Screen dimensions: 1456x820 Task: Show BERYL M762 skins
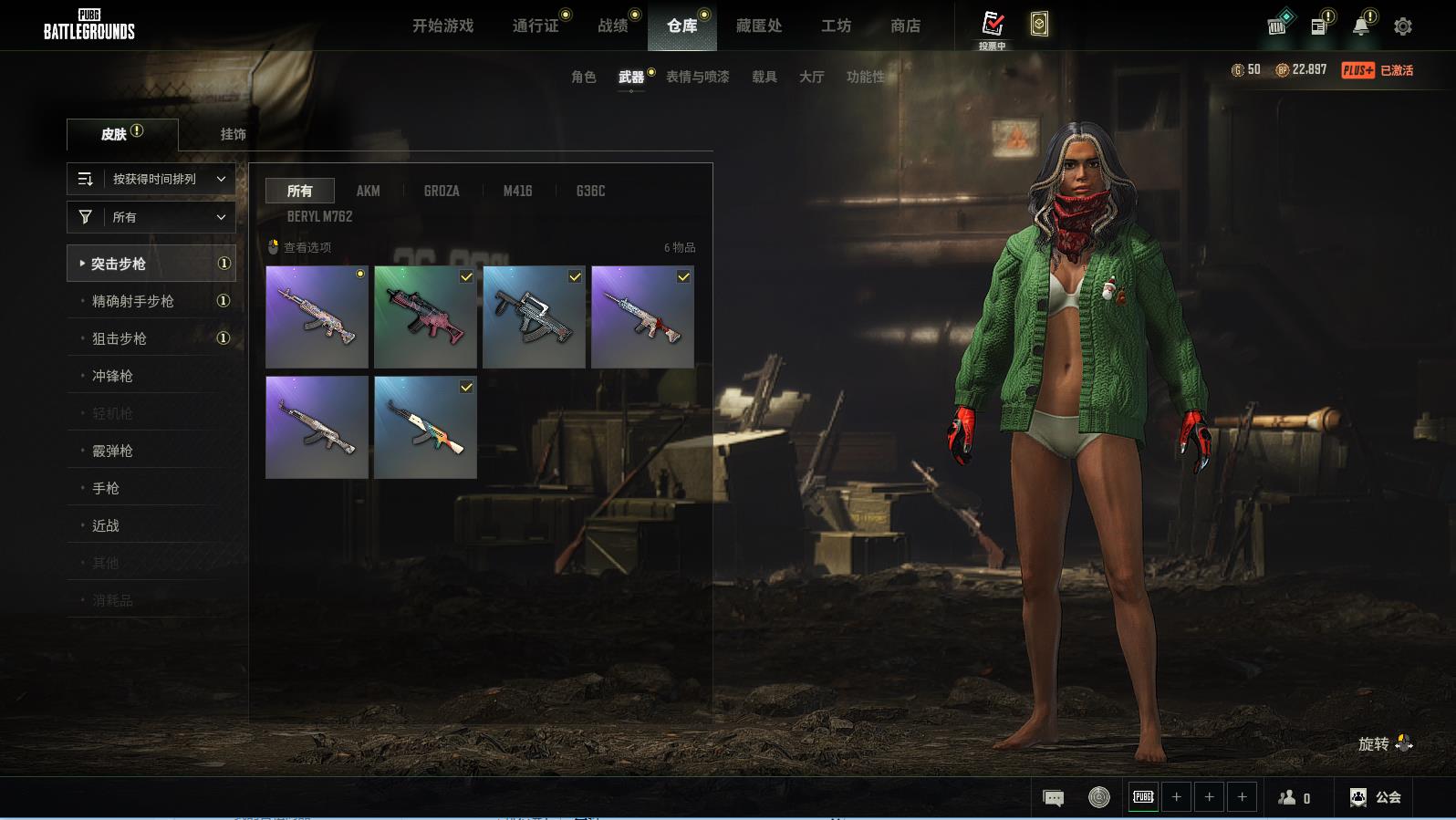[x=319, y=217]
